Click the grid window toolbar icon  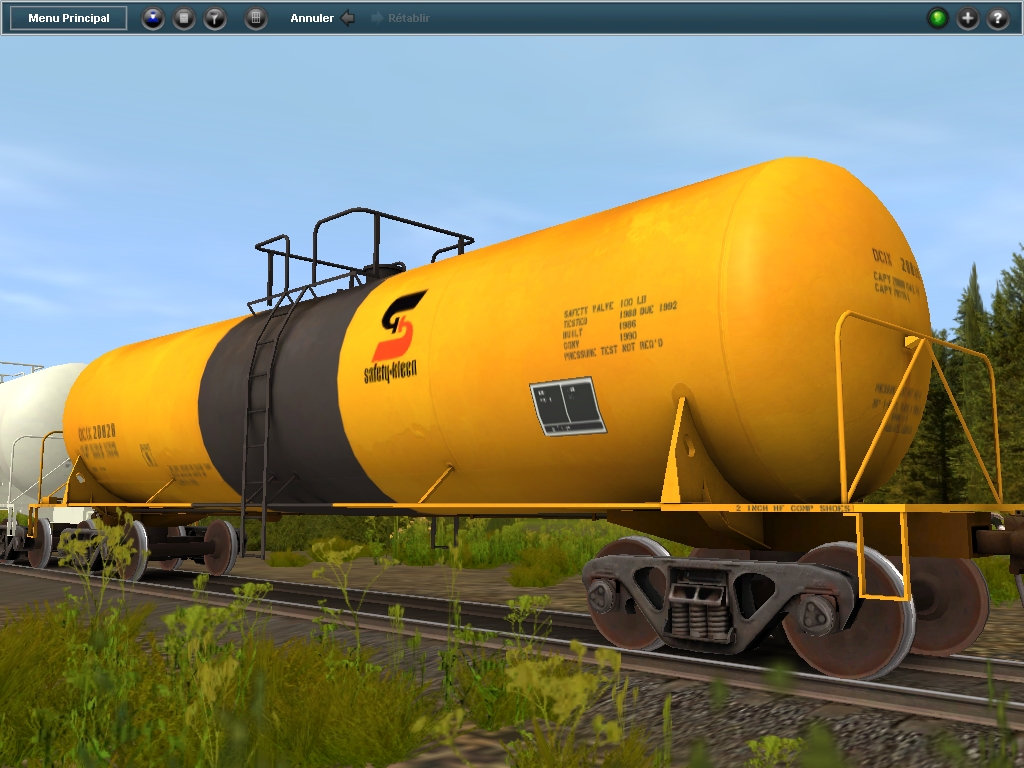256,18
